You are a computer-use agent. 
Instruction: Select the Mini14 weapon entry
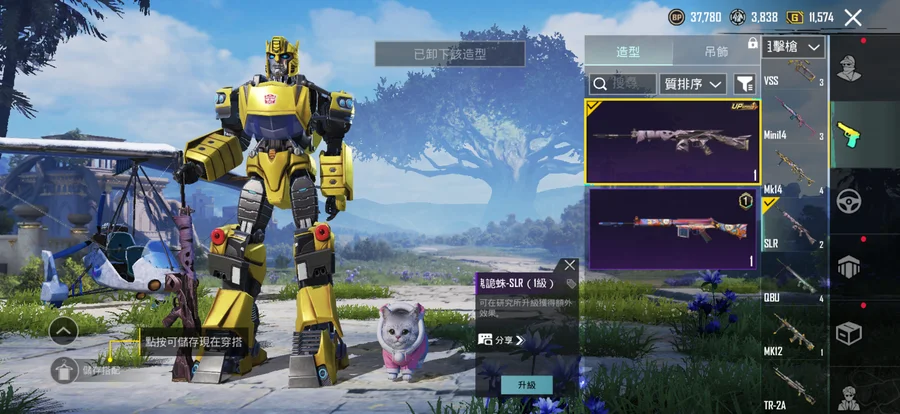[x=795, y=120]
